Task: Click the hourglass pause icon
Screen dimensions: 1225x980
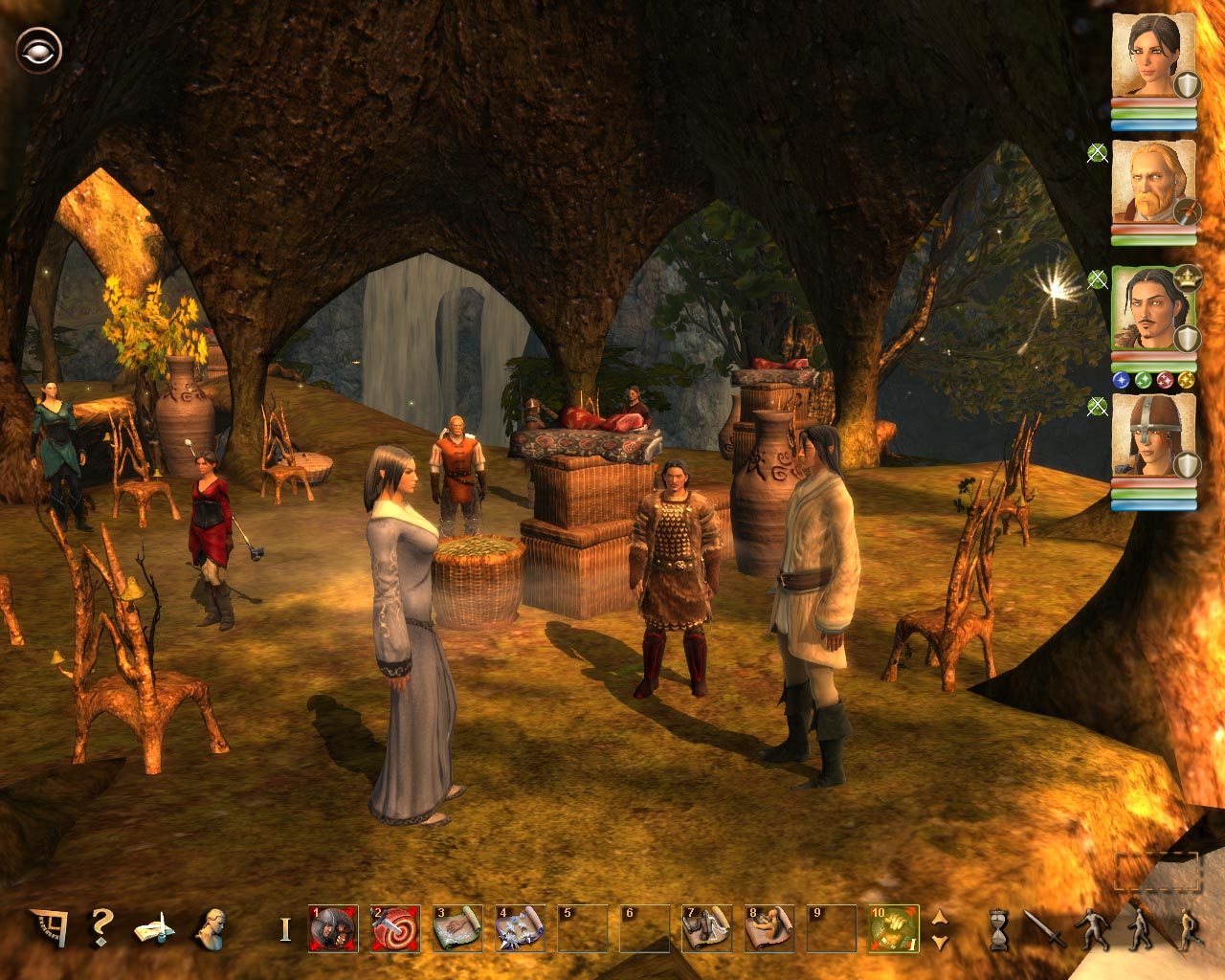Action: pos(999,929)
